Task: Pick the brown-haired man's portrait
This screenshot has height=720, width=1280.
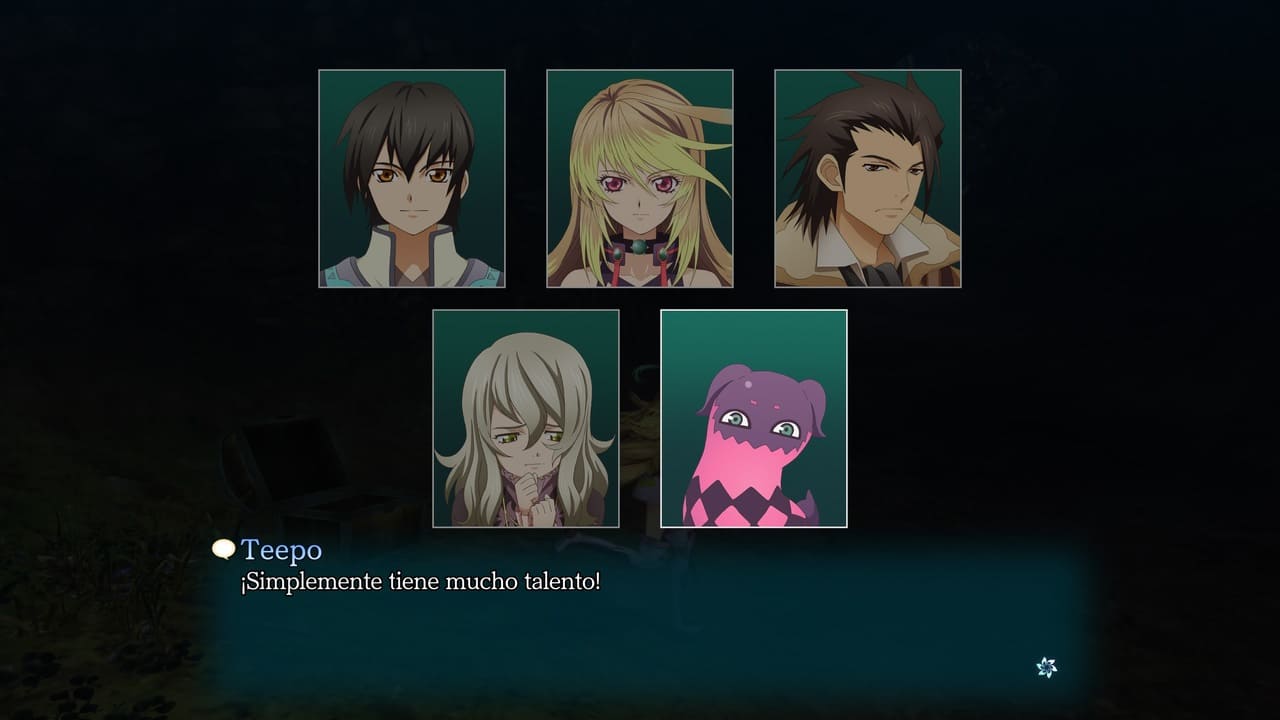Action: tap(868, 178)
